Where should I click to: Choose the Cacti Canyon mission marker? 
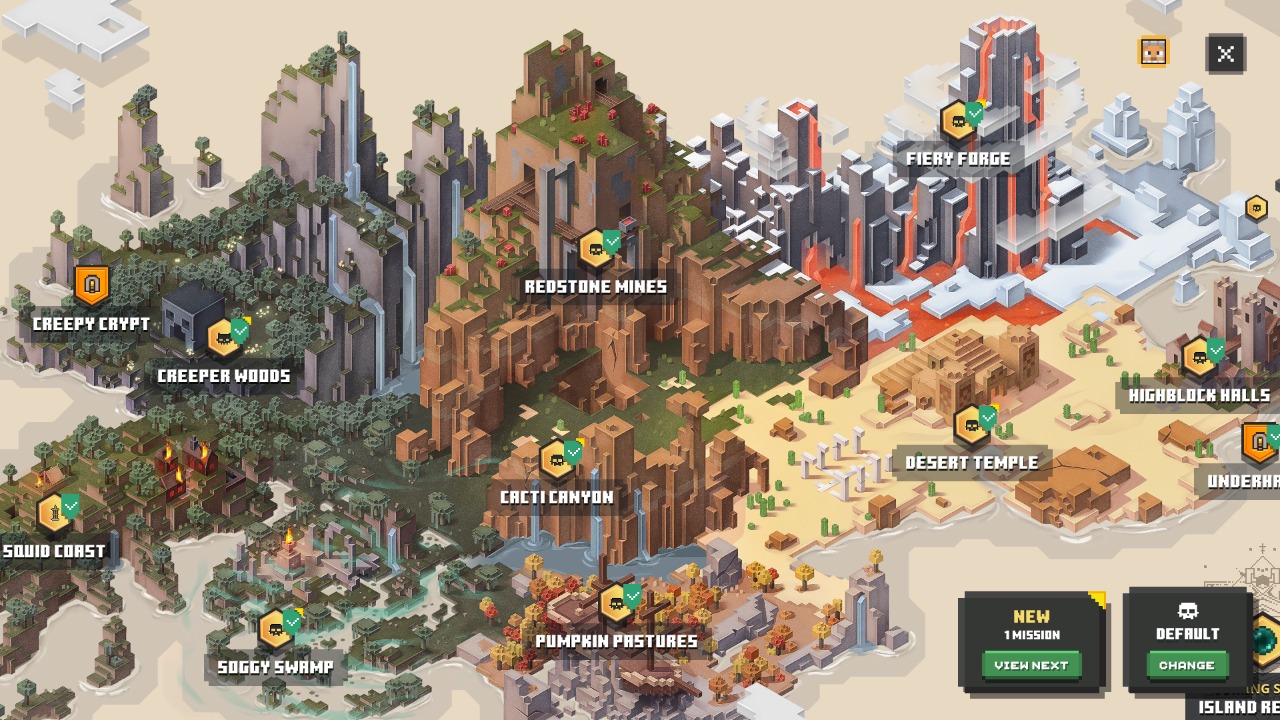pyautogui.click(x=558, y=459)
